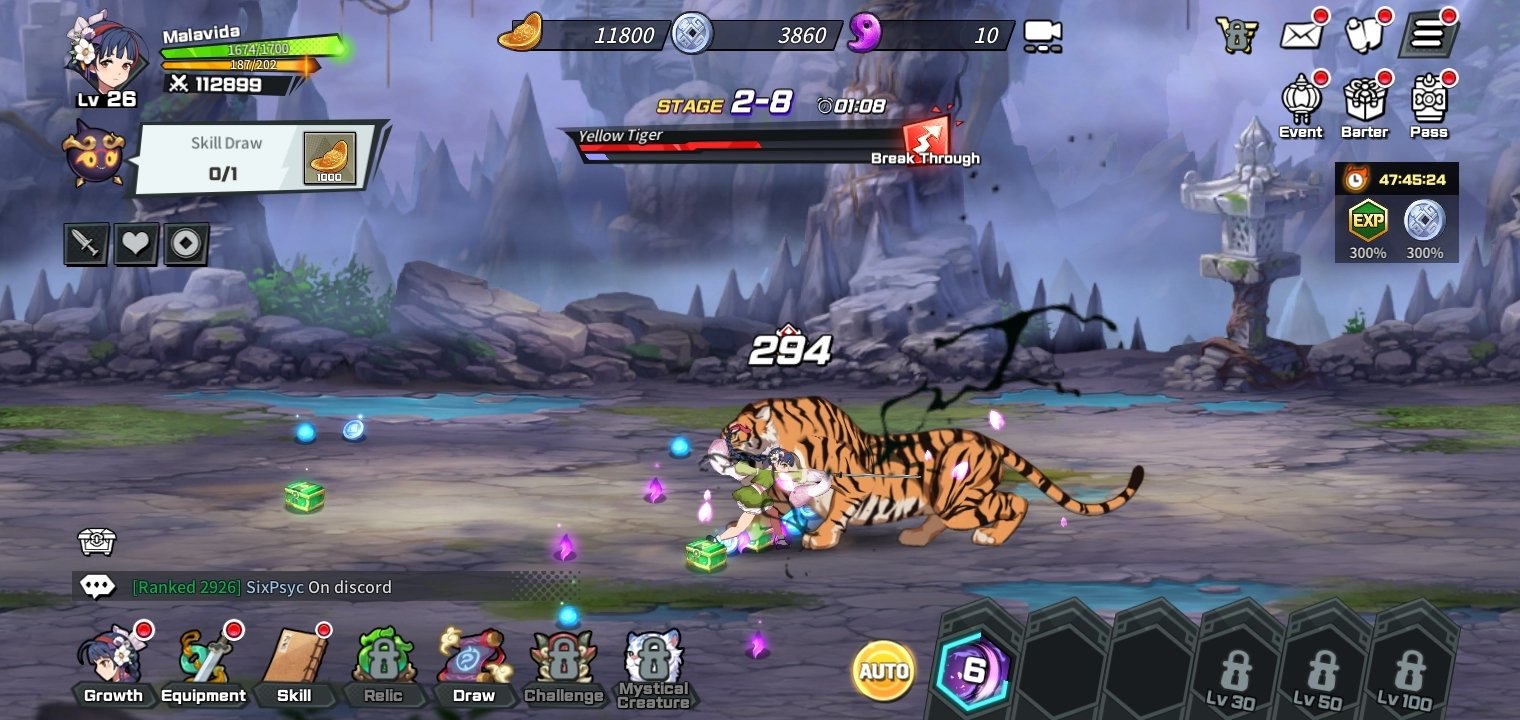Image resolution: width=1520 pixels, height=720 pixels.
Task: Open the Draw scroll menu
Action: coord(474,664)
